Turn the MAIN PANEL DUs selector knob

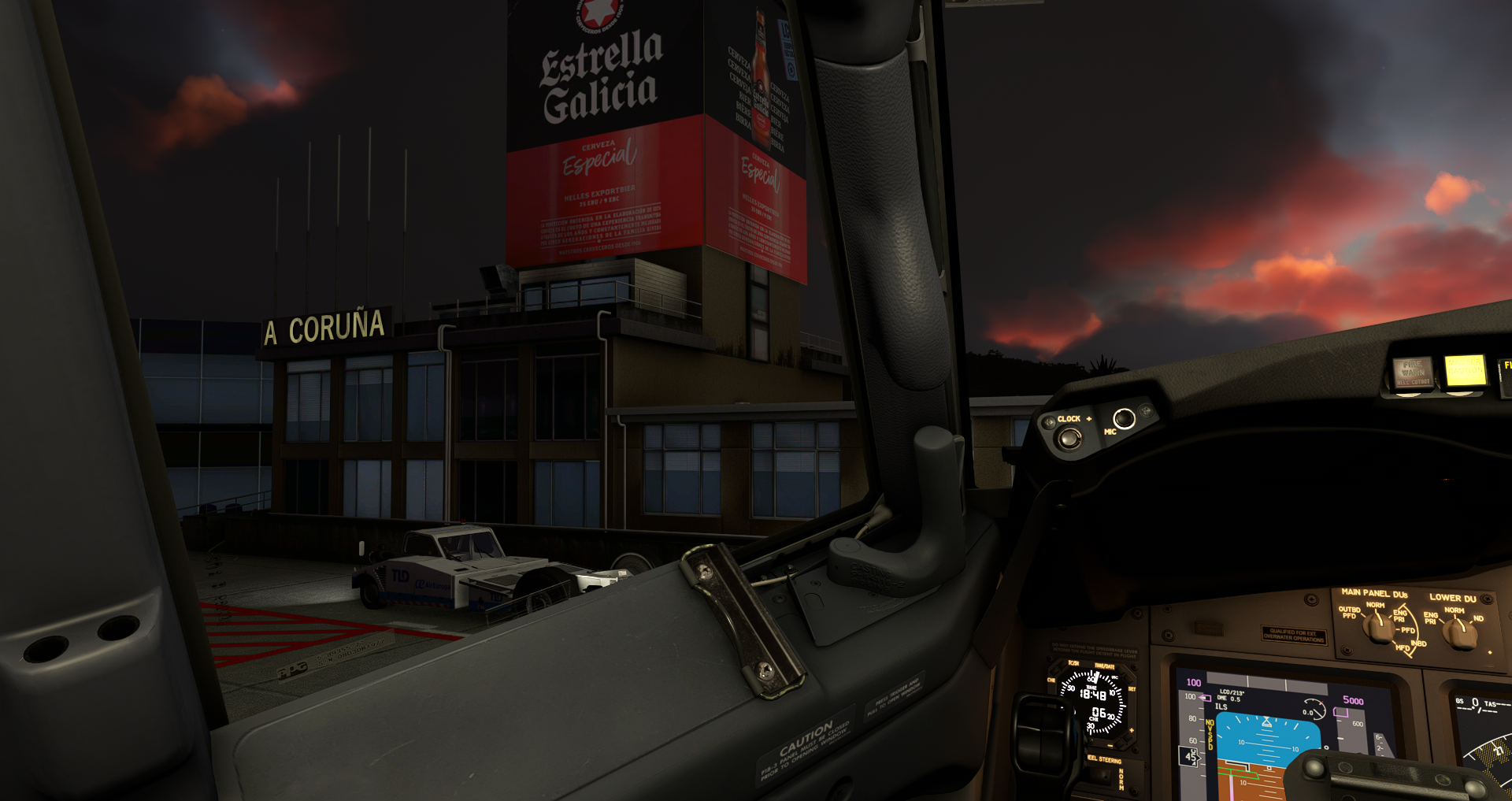point(1378,628)
